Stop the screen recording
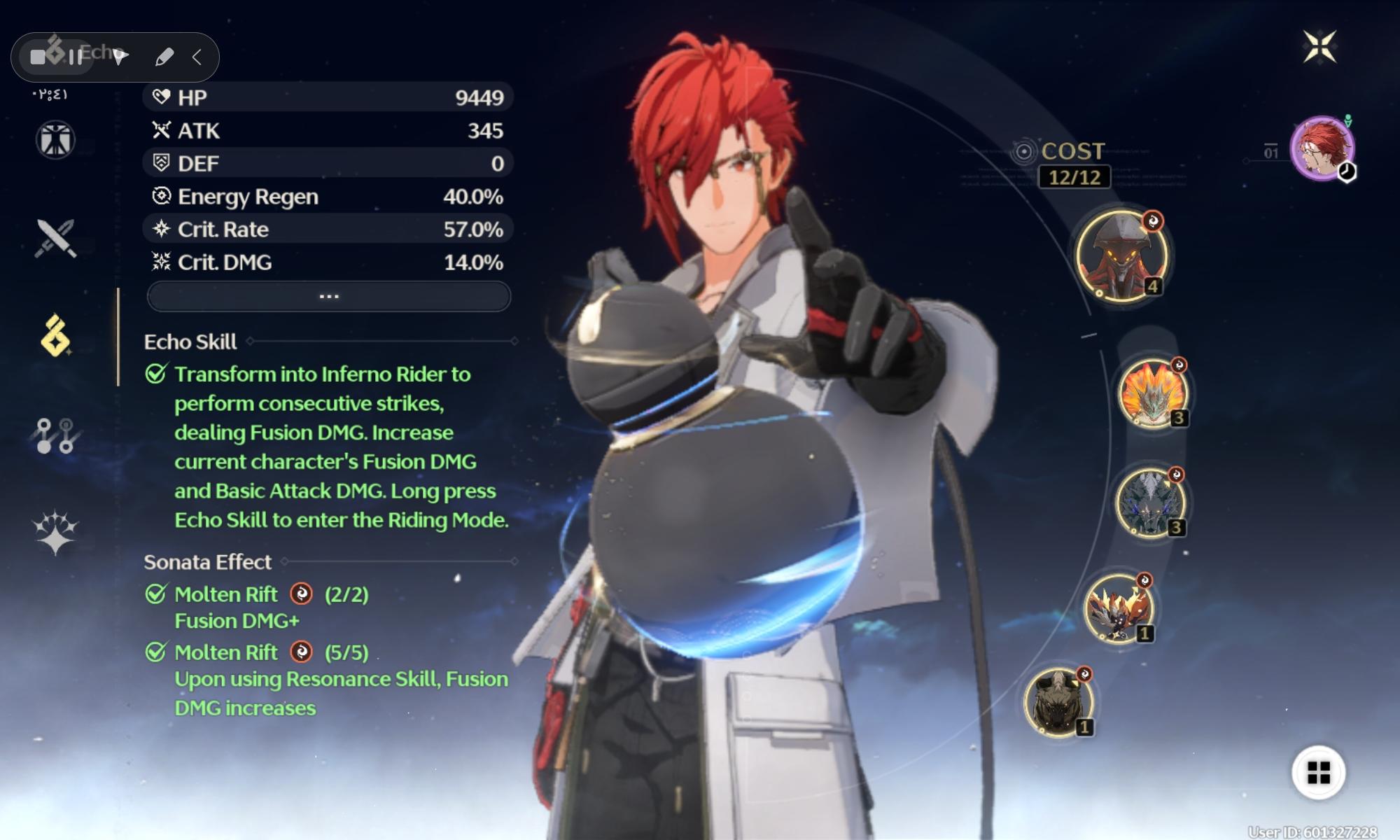 click(x=38, y=57)
